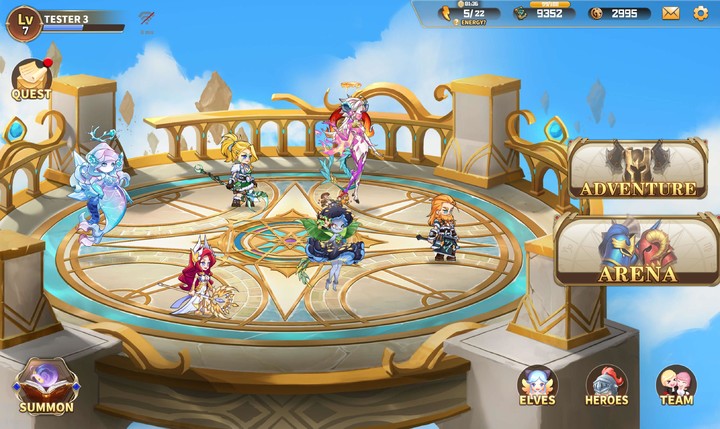The width and height of the screenshot is (720, 429).
Task: Tap the lightning energy counter
Action: 470,13
